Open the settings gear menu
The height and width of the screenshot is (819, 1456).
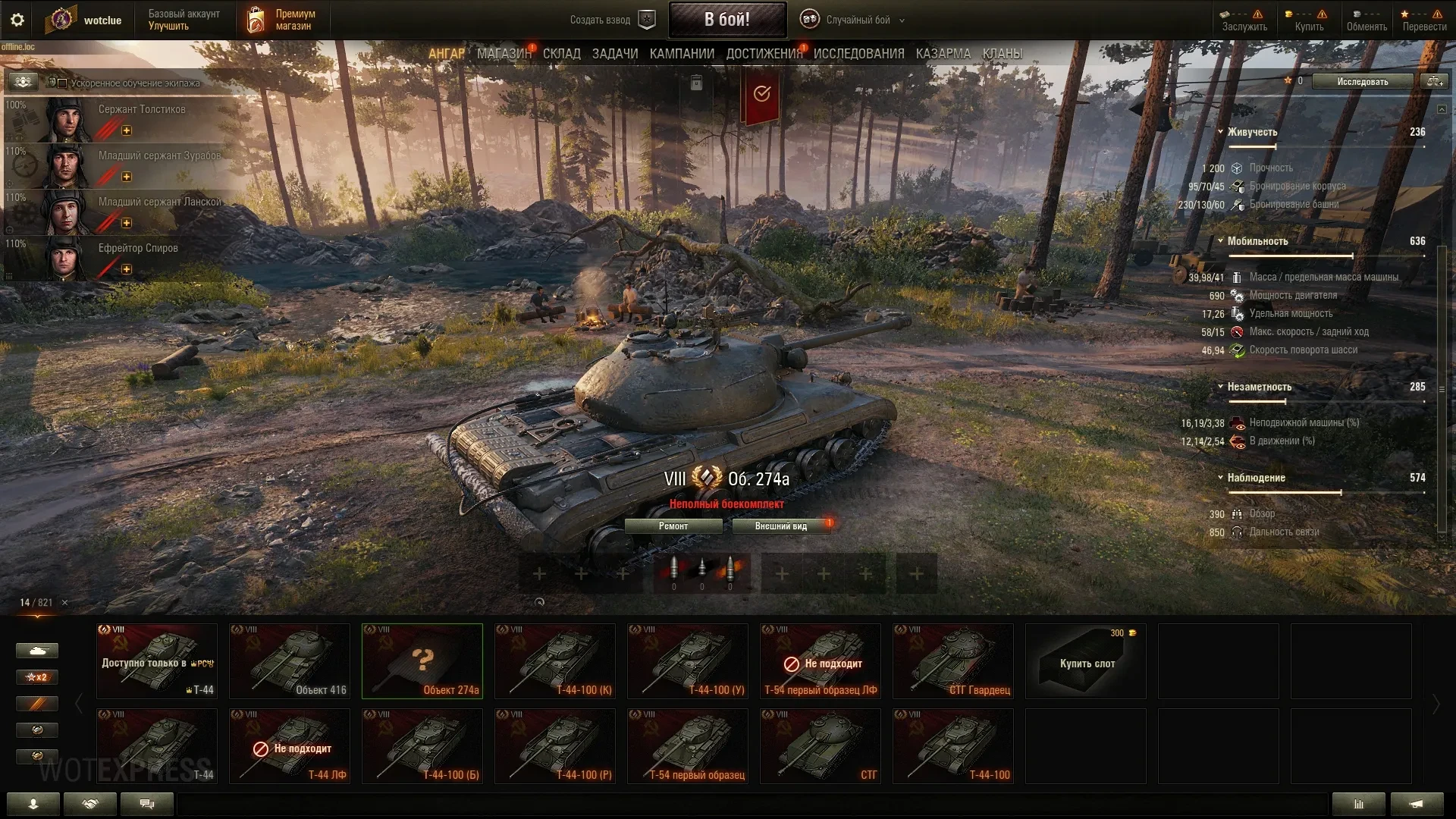coord(17,20)
